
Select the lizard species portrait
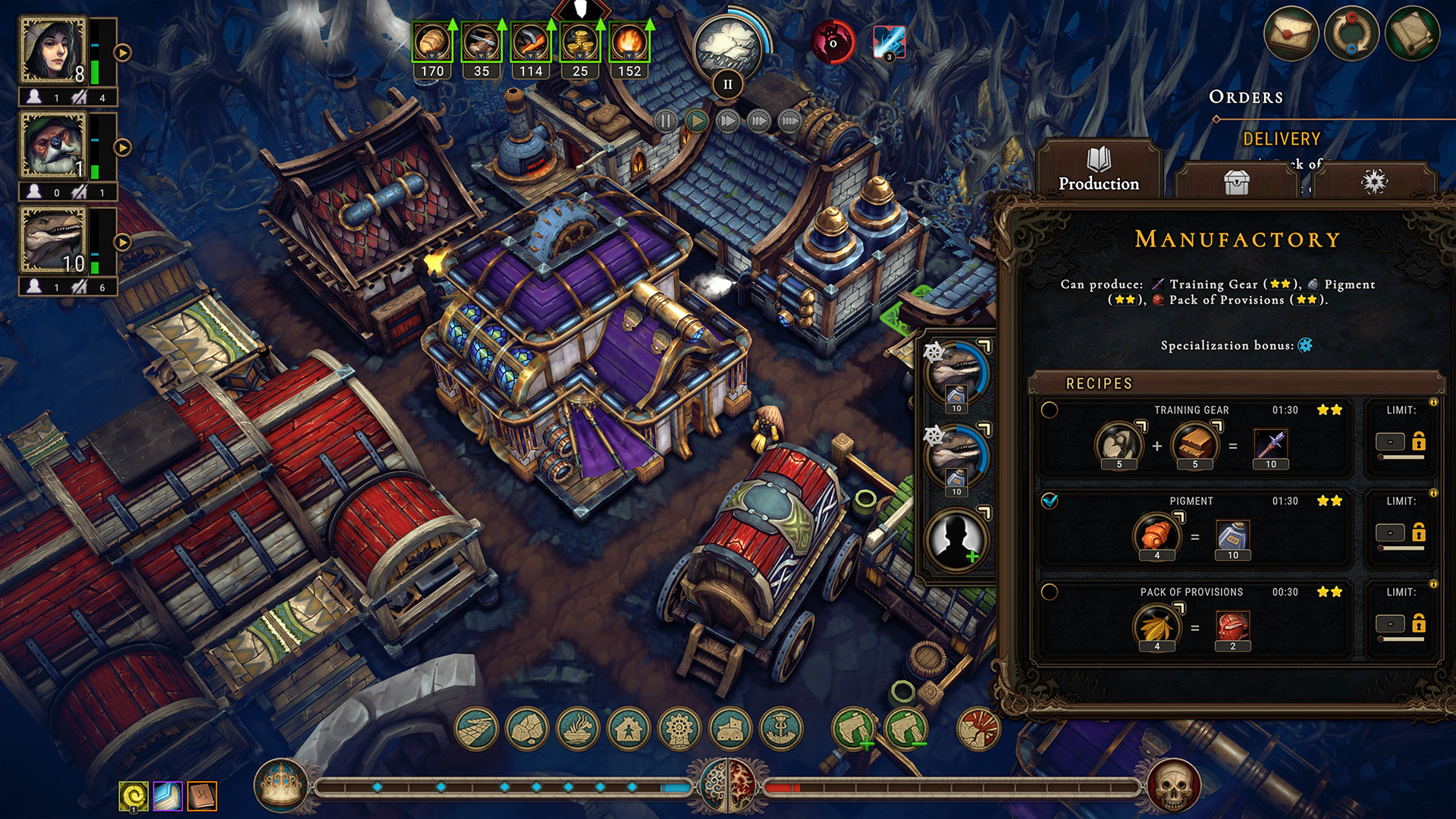click(x=53, y=240)
